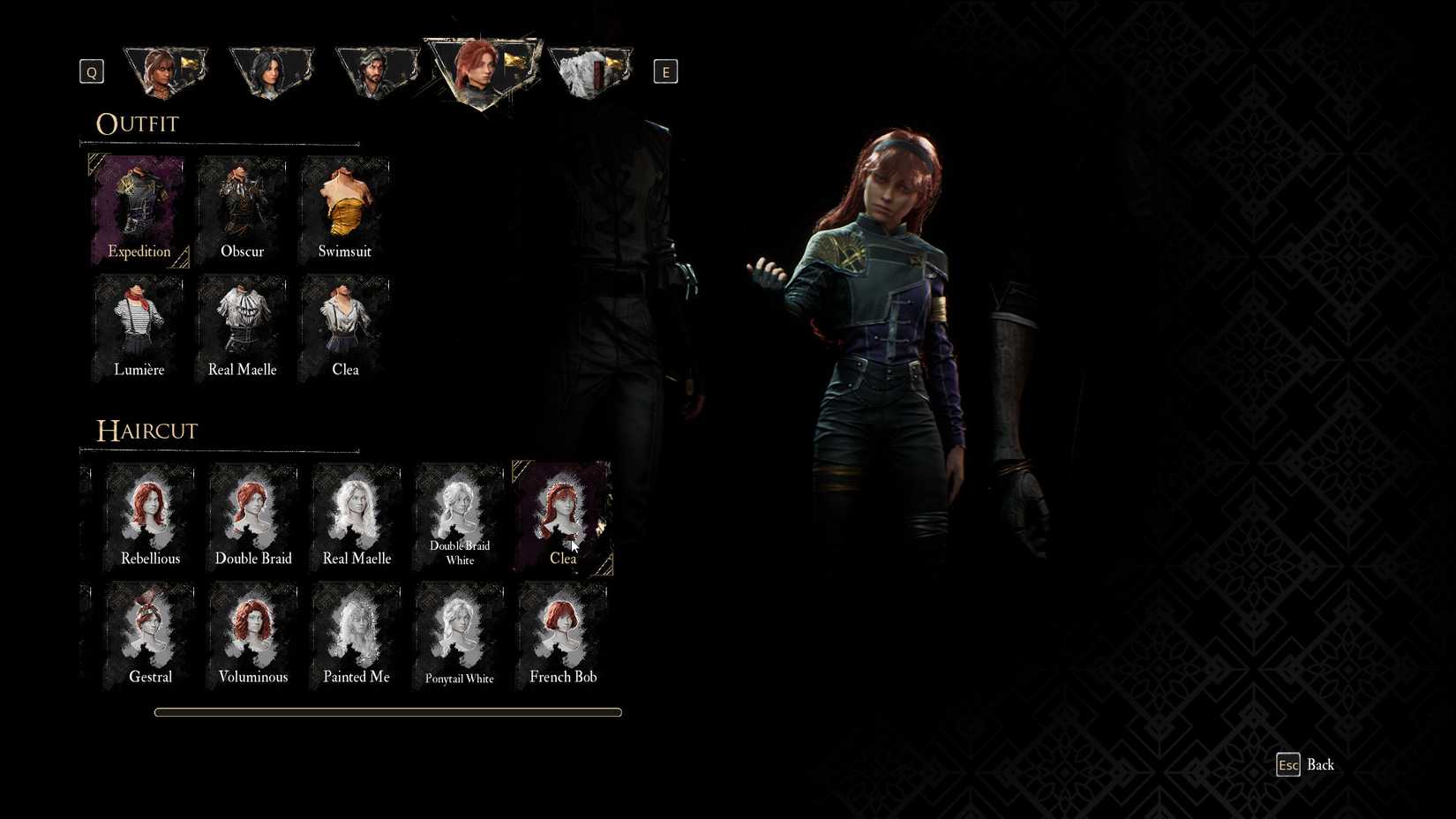Select the Obscur outfit

tap(241, 209)
